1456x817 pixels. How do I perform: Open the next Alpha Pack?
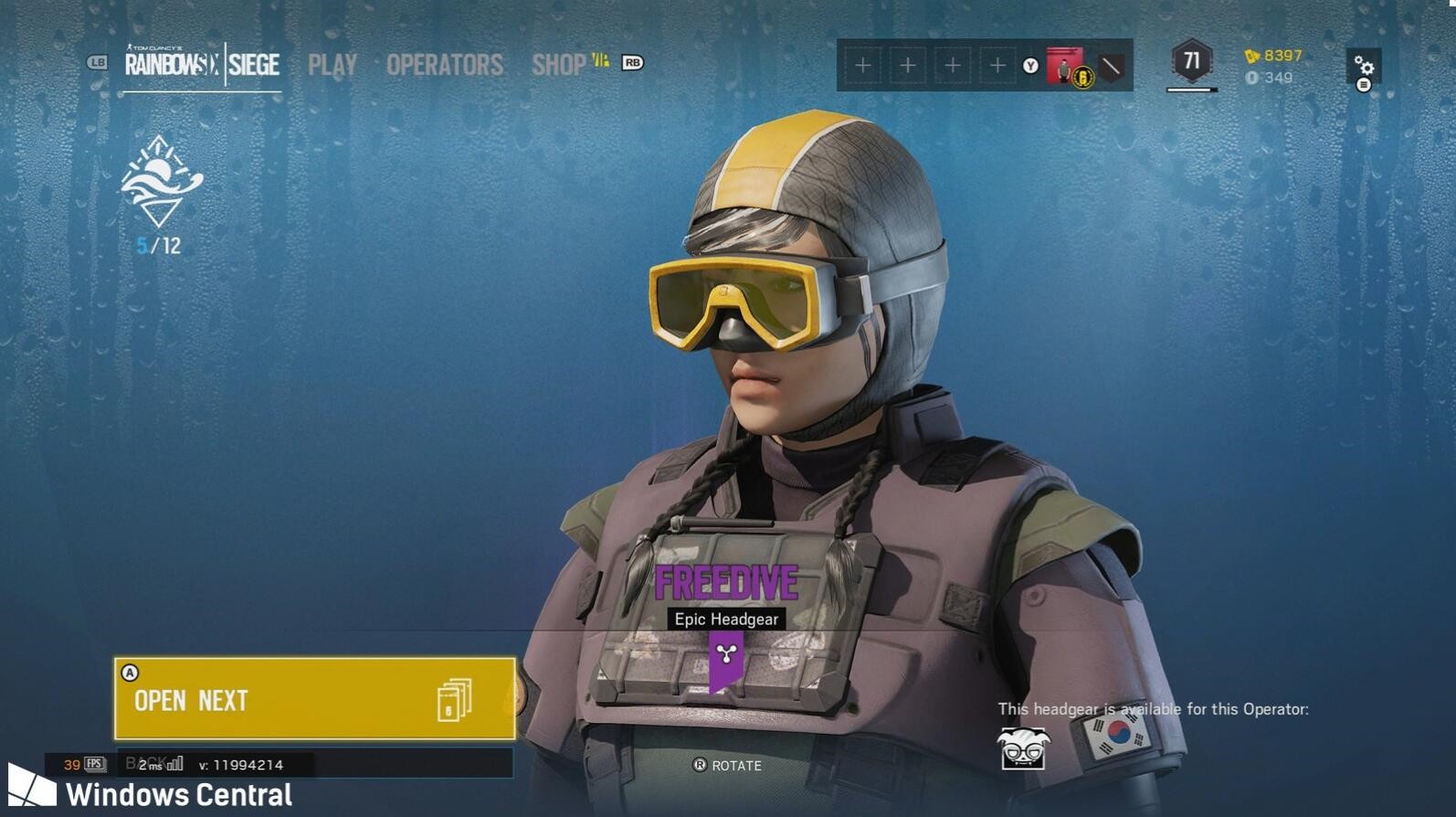314,699
